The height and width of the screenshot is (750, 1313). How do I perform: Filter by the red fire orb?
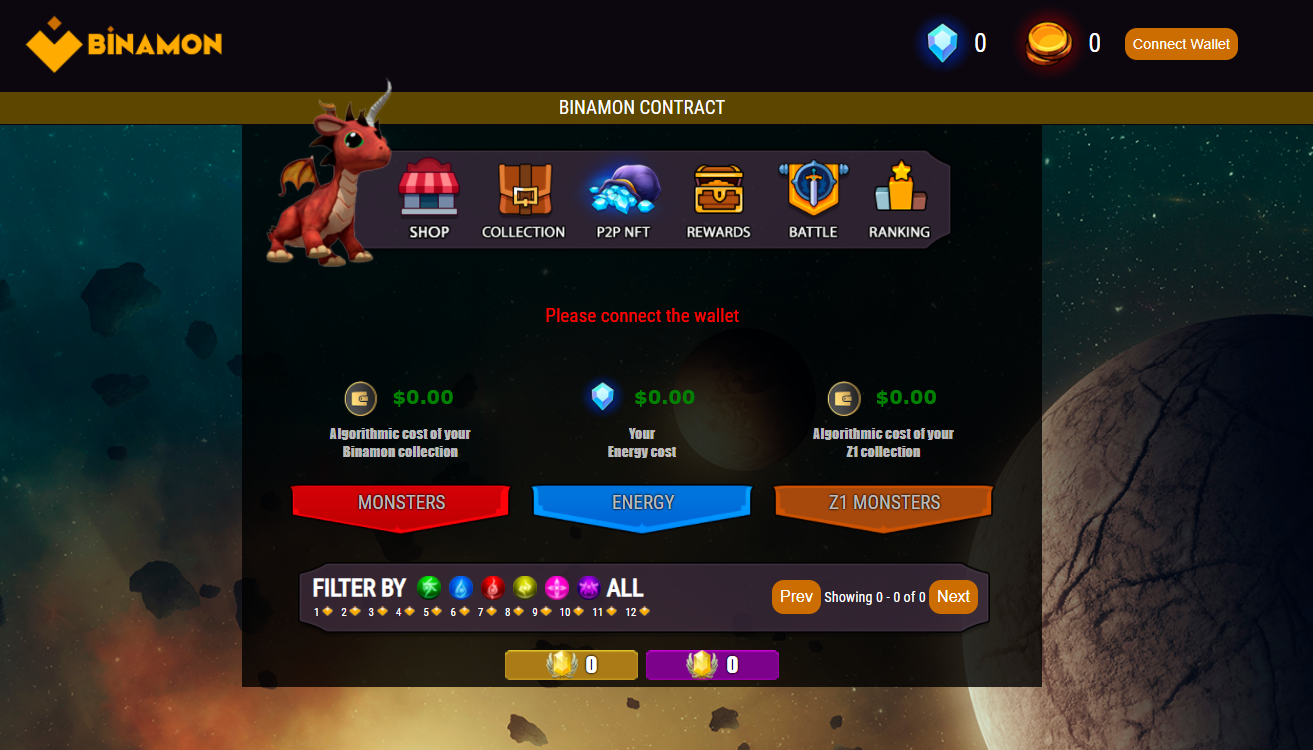(493, 588)
